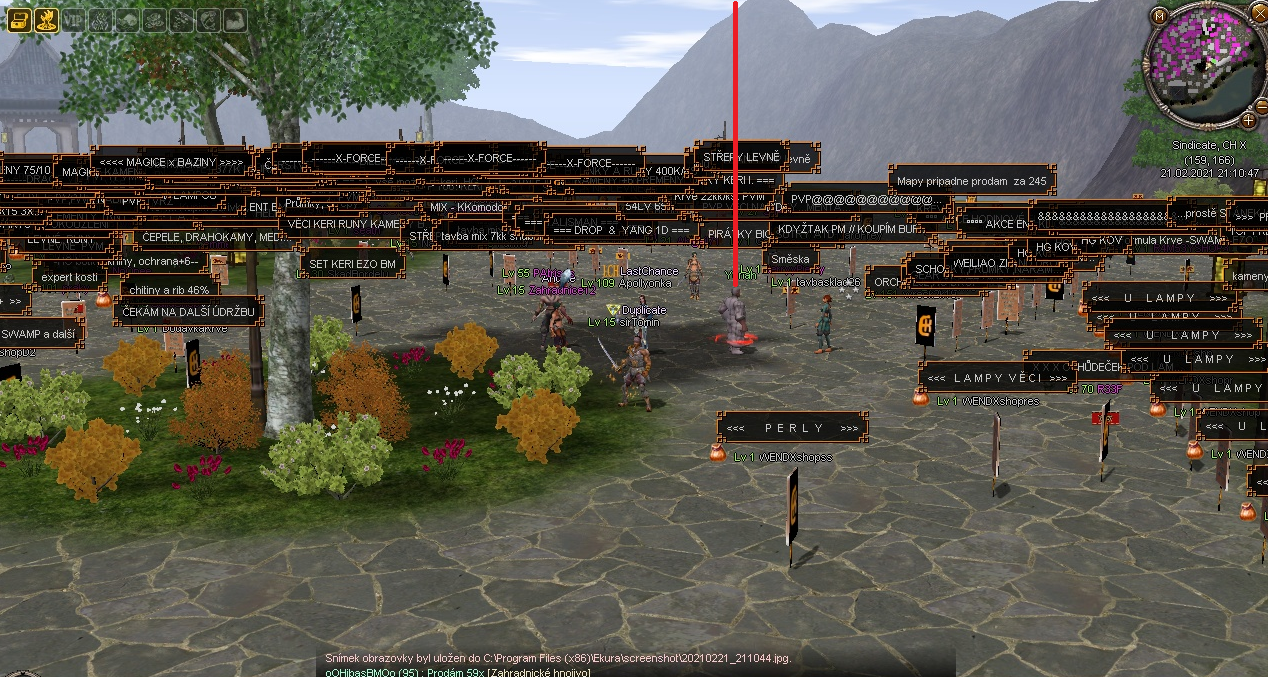The height and width of the screenshot is (677, 1268).
Task: Open the world map with the M button
Action: tap(1159, 16)
